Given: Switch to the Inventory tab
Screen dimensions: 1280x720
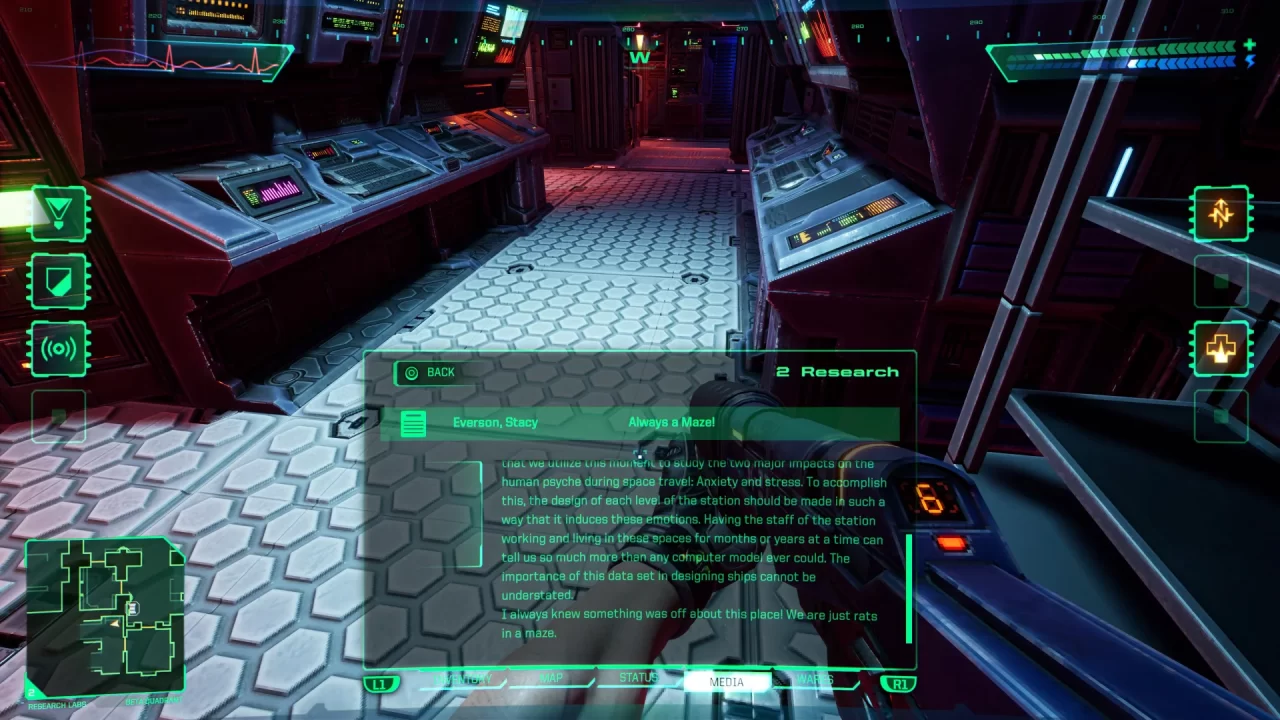Looking at the screenshot, I should [x=462, y=679].
